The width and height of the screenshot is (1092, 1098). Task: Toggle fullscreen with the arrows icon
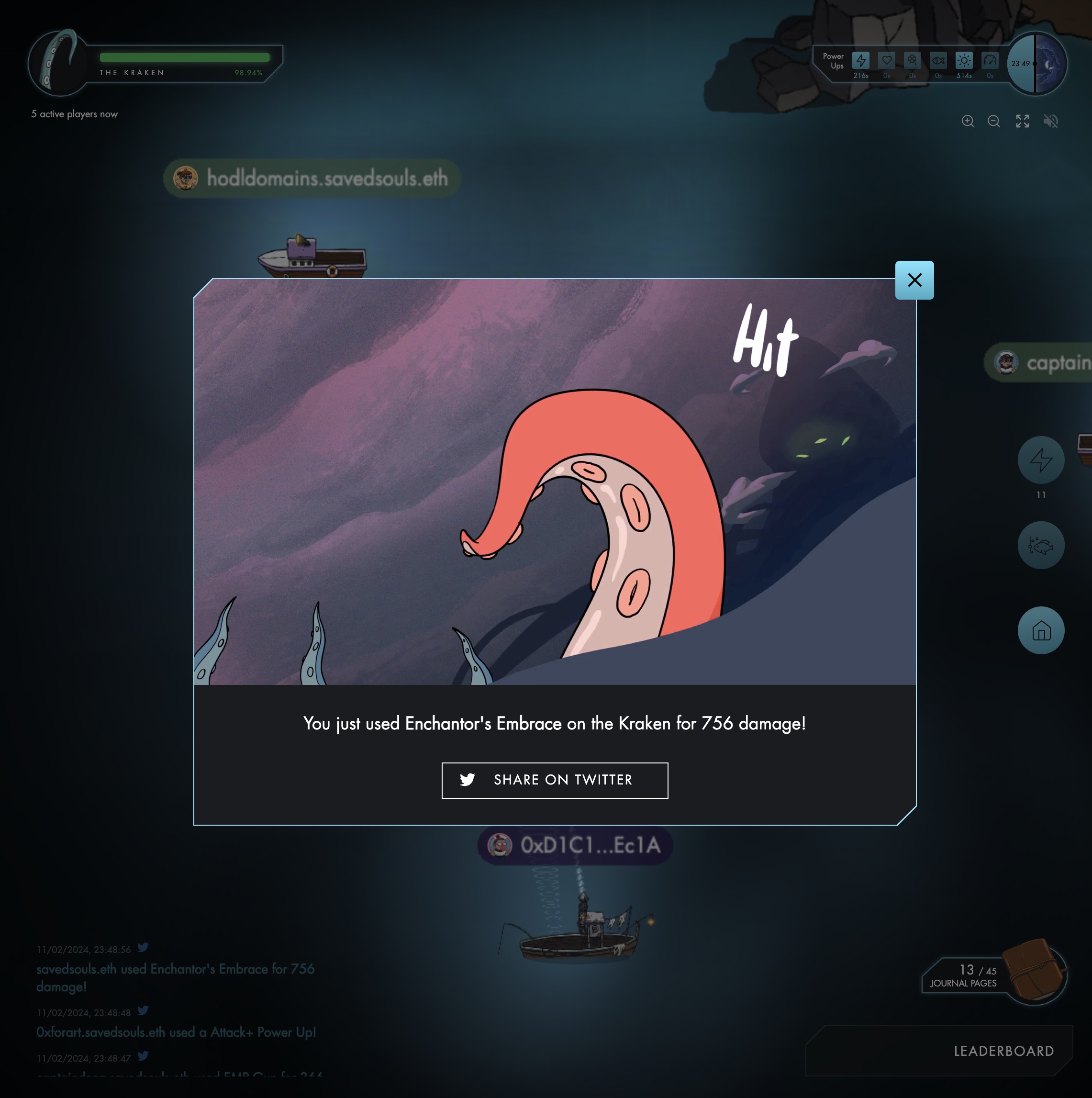pos(1022,121)
